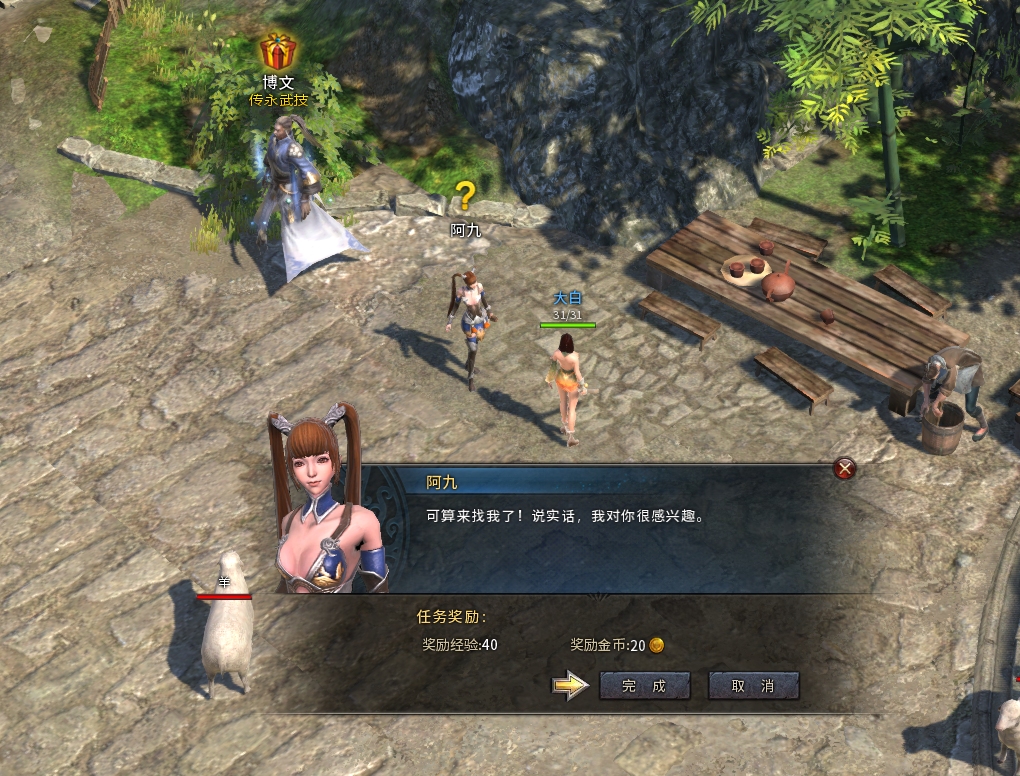The height and width of the screenshot is (776, 1020).
Task: Complete the quest with 完成 button
Action: pyautogui.click(x=644, y=686)
